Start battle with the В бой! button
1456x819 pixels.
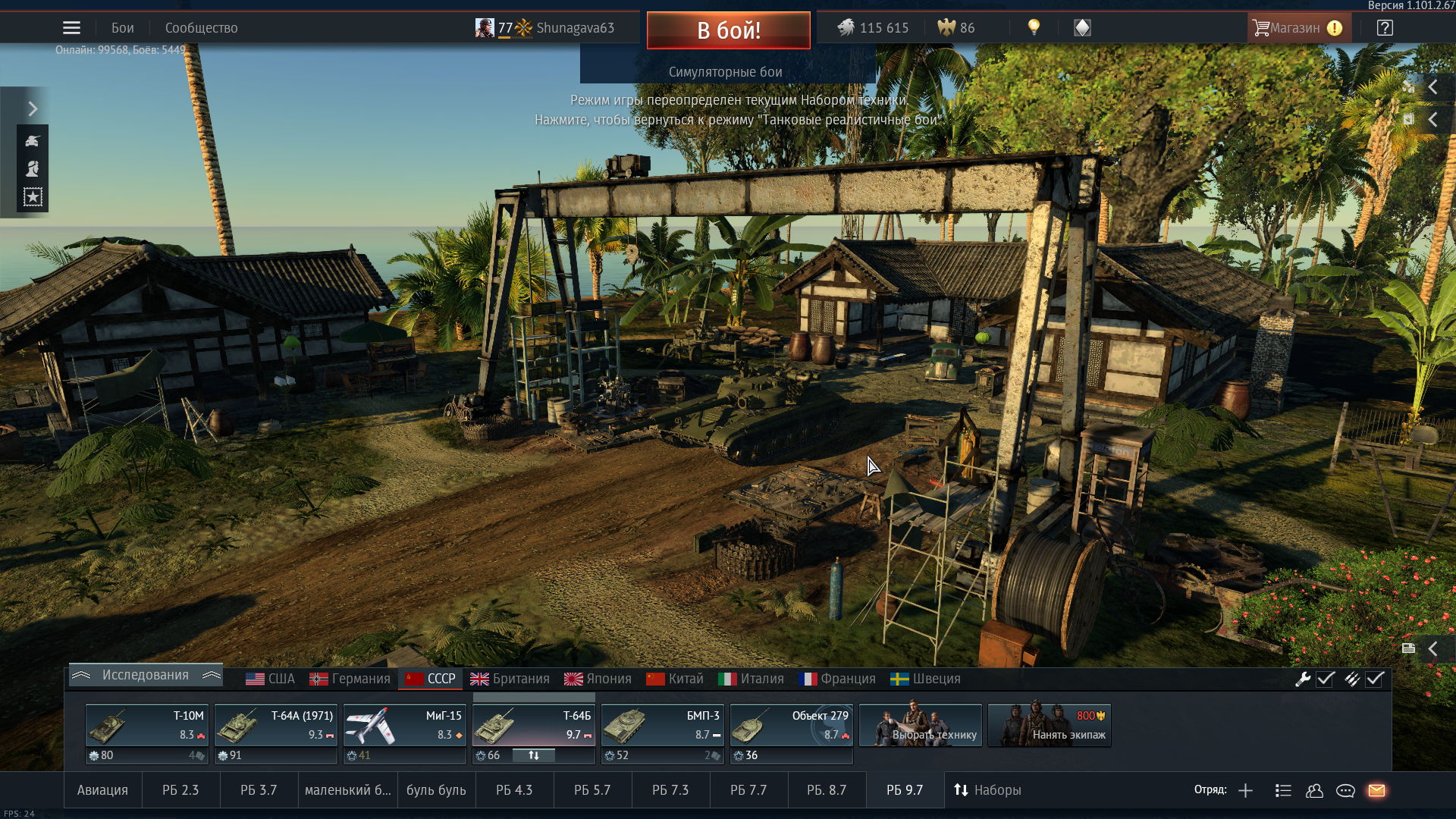pyautogui.click(x=728, y=30)
